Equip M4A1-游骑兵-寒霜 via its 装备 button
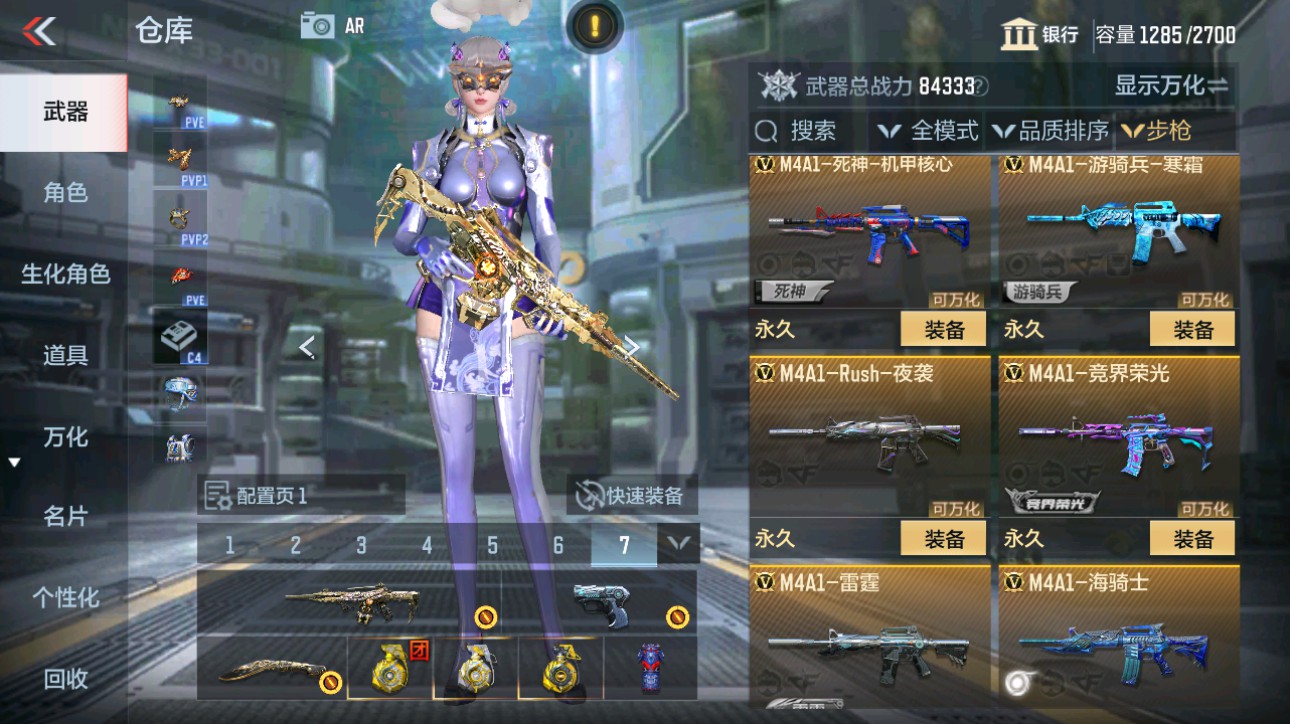 [x=1191, y=328]
